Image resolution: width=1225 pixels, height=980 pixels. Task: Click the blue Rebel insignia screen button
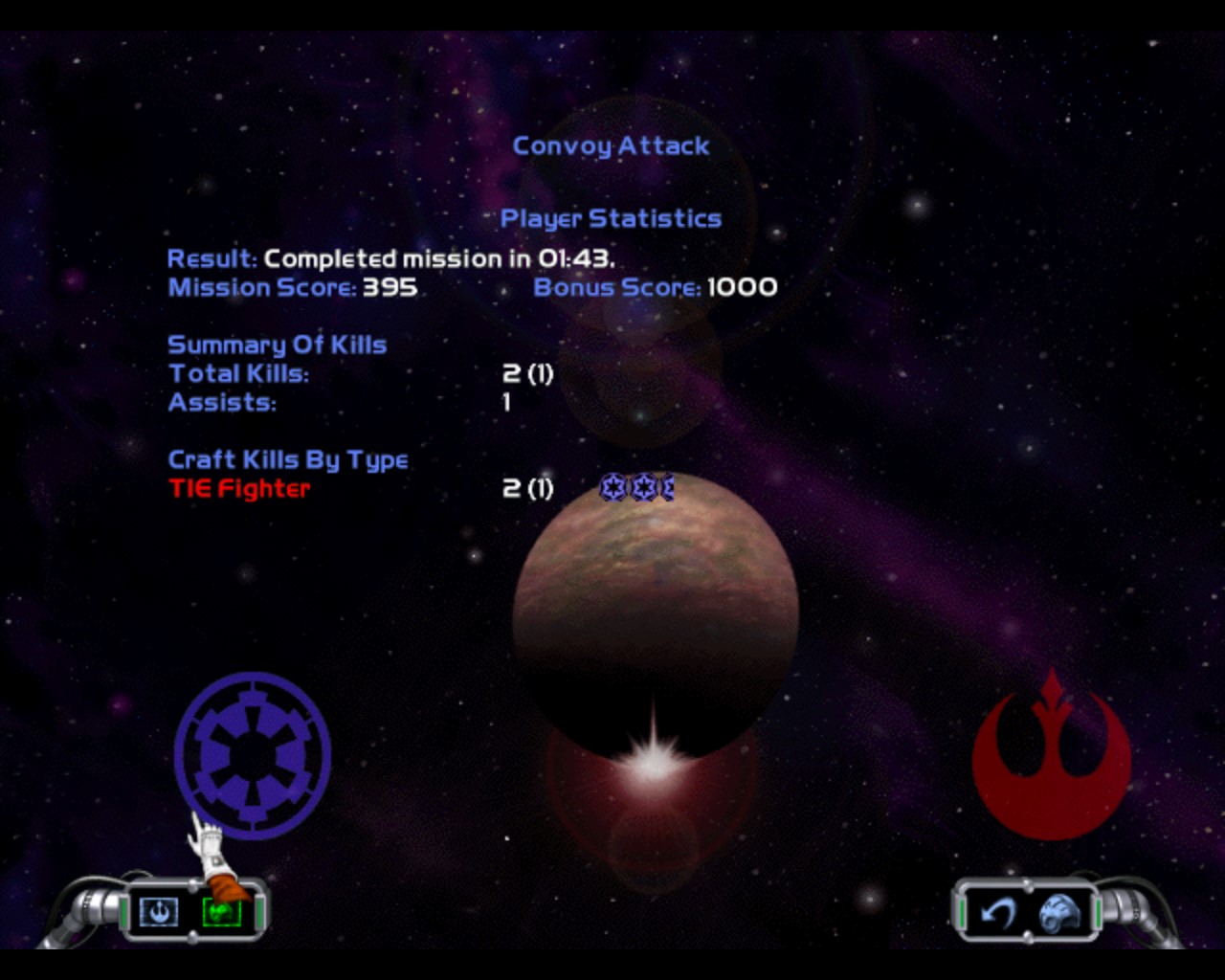(x=159, y=912)
